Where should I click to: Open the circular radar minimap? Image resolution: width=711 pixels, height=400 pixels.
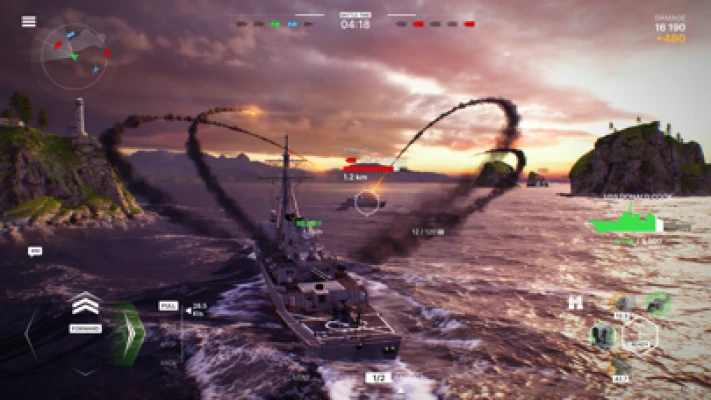(76, 55)
